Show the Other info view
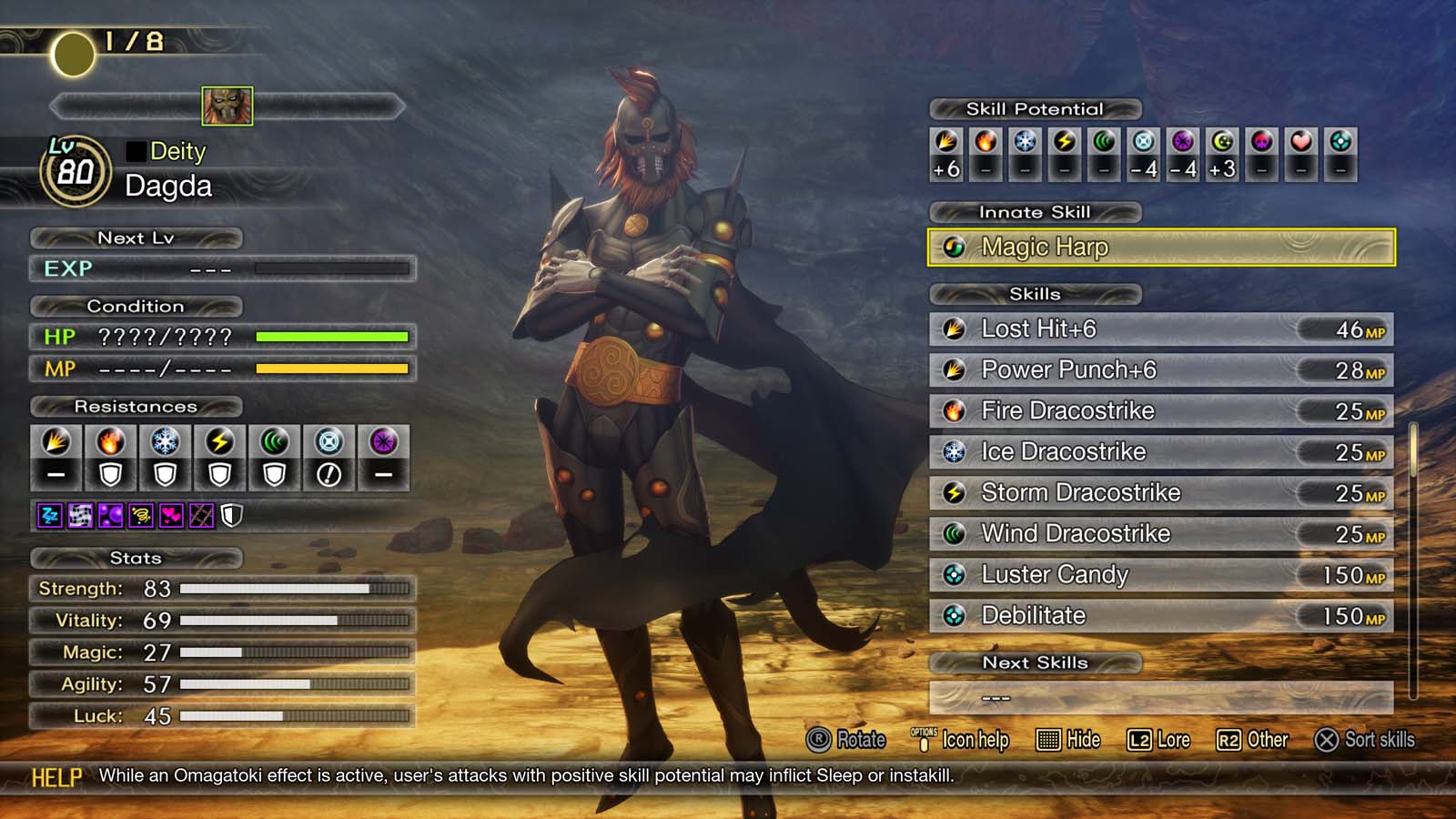 click(1252, 740)
